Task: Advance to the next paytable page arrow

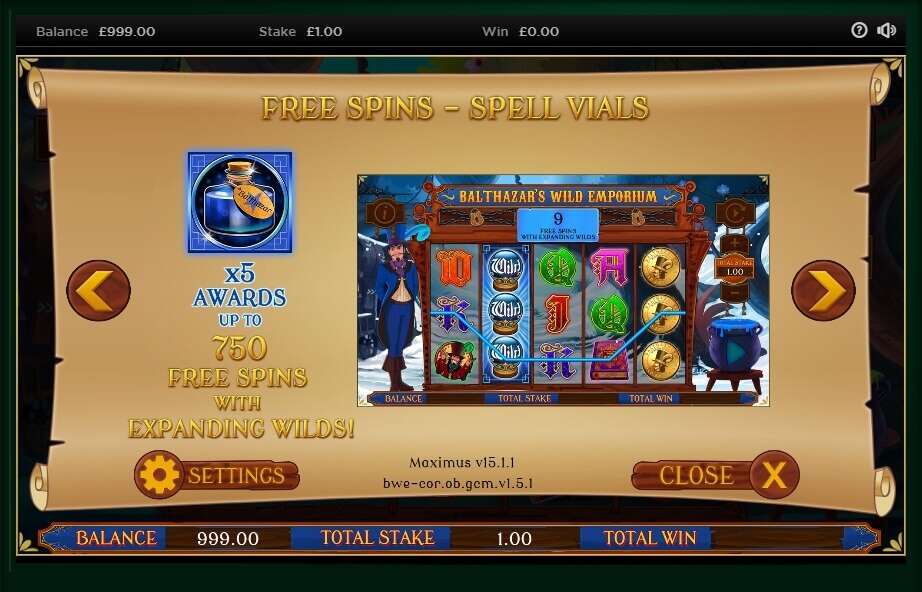Action: click(x=823, y=291)
